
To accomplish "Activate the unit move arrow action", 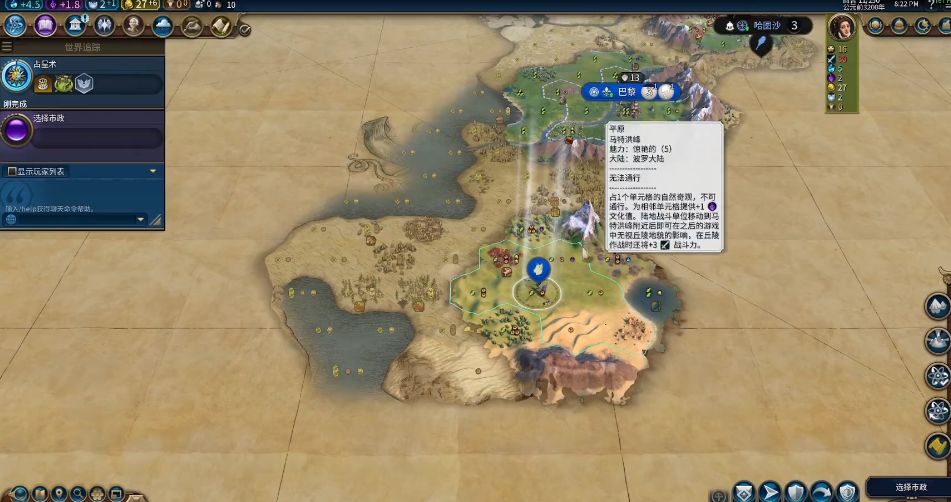I will 770,491.
